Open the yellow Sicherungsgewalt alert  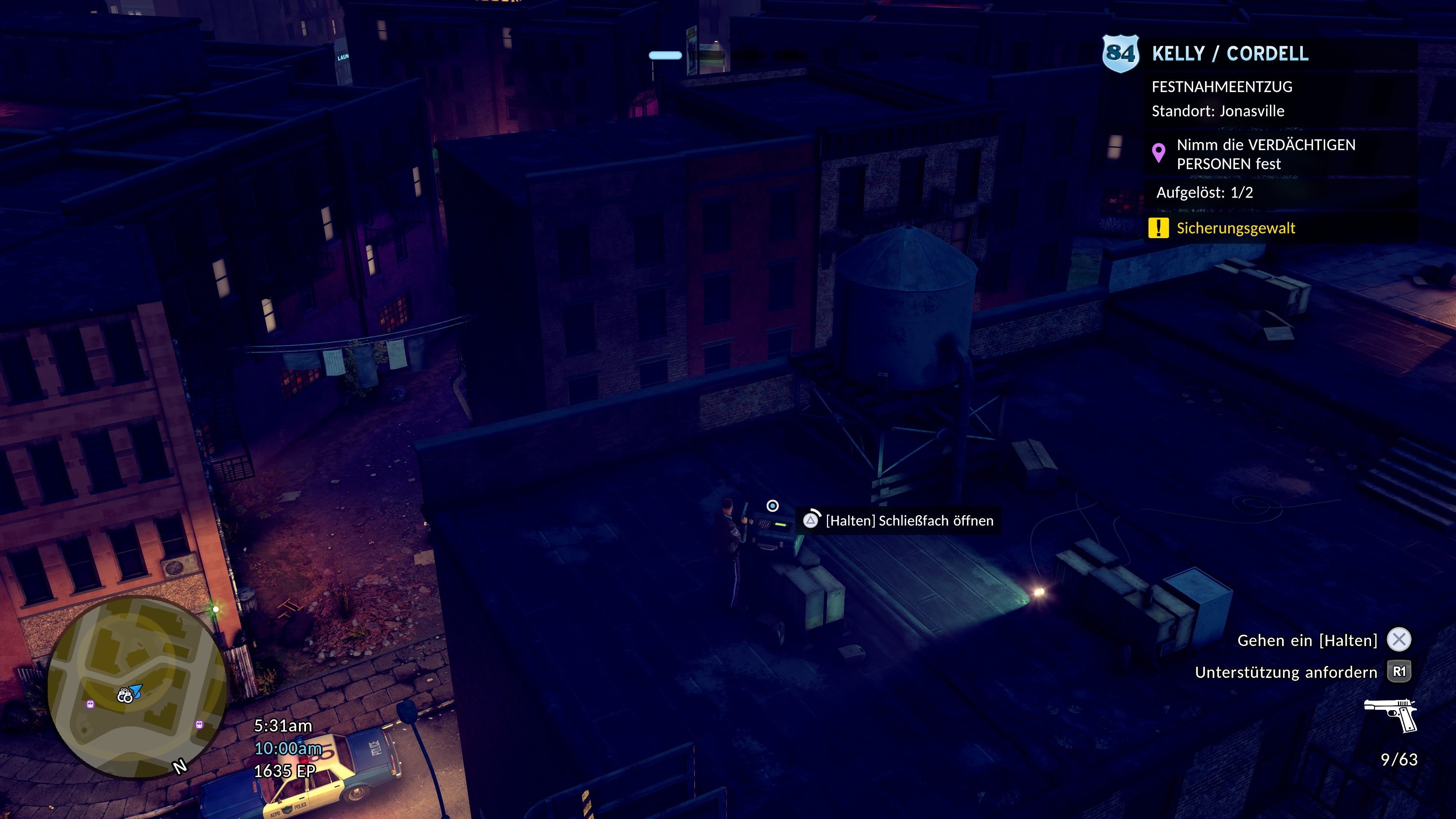(1235, 228)
